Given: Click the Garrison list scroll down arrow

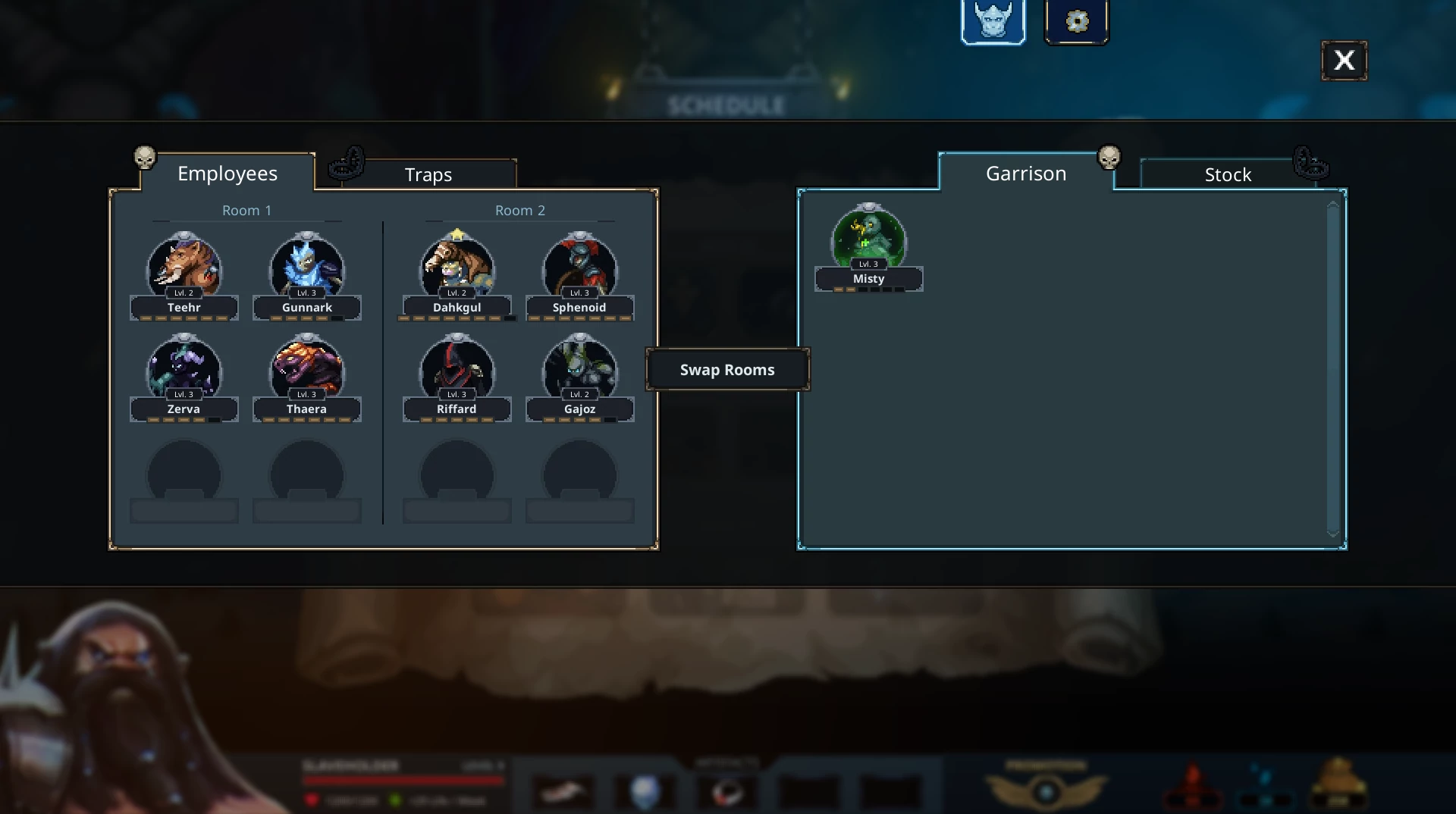Looking at the screenshot, I should [1333, 534].
